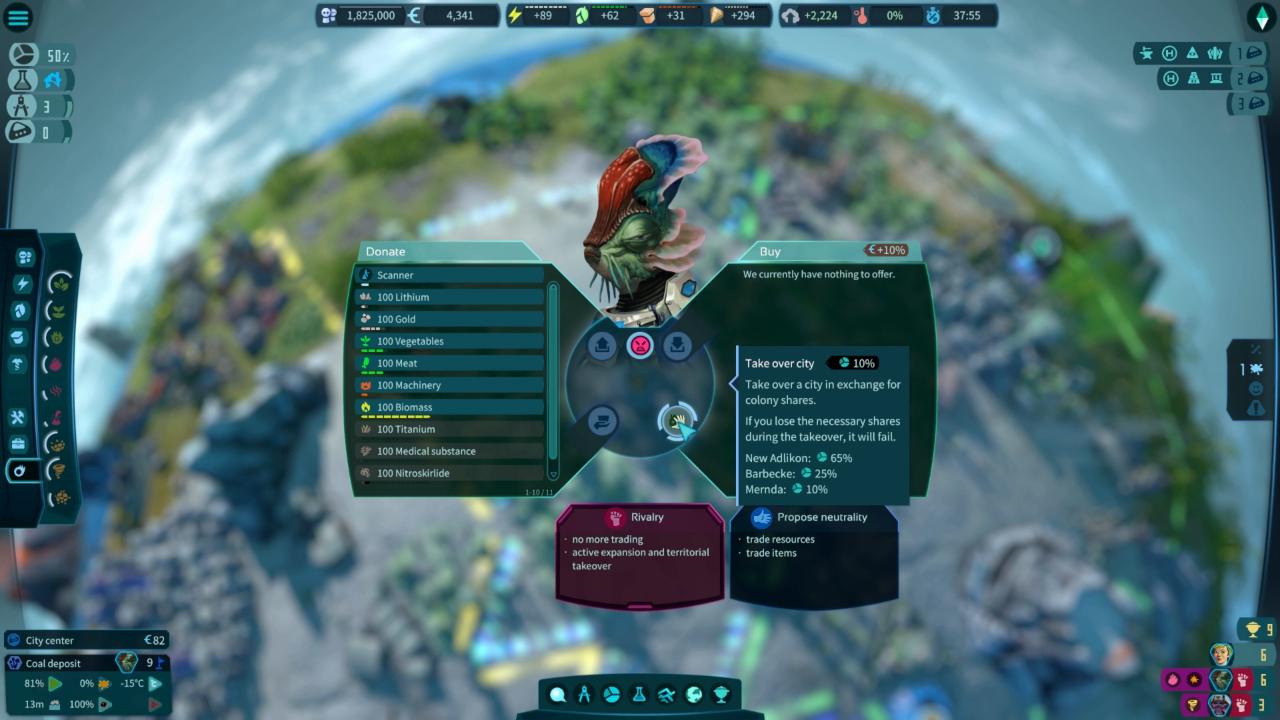The height and width of the screenshot is (720, 1280).
Task: Open the trade exchange arrows button
Action: [602, 421]
